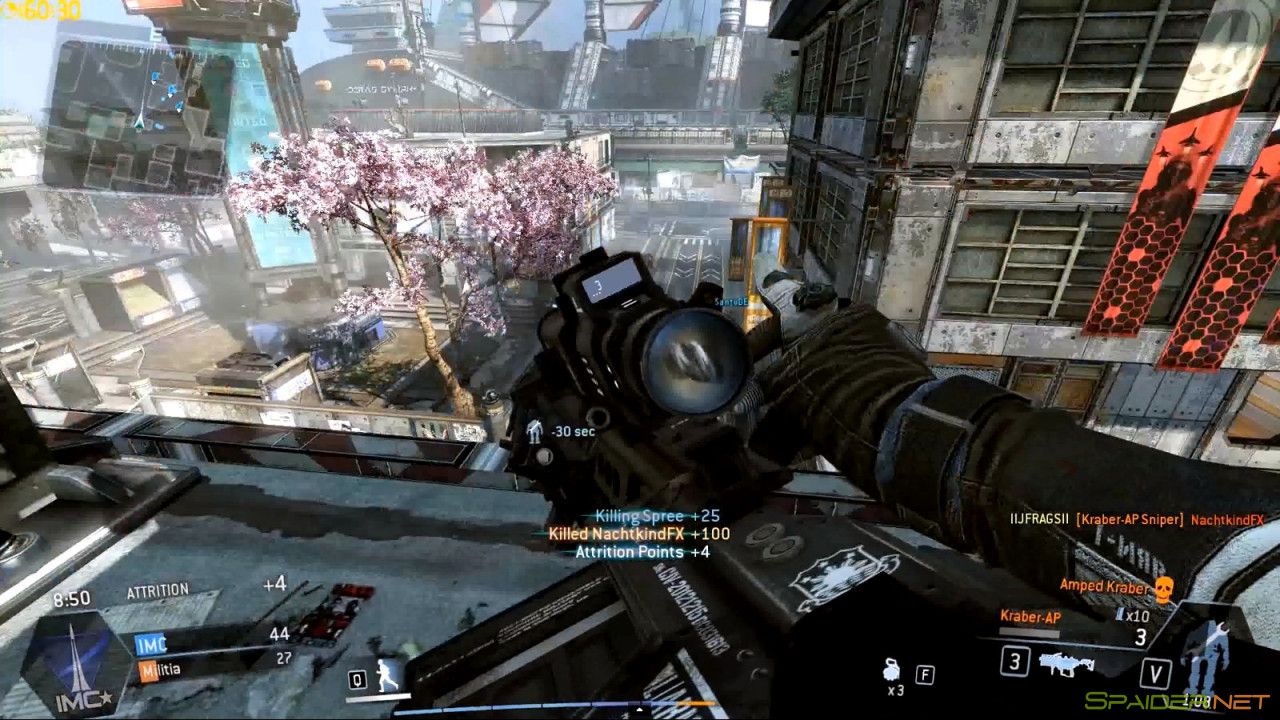Click the Amped Kraber skull icon
Screen dimensions: 1280x720
1162,588
